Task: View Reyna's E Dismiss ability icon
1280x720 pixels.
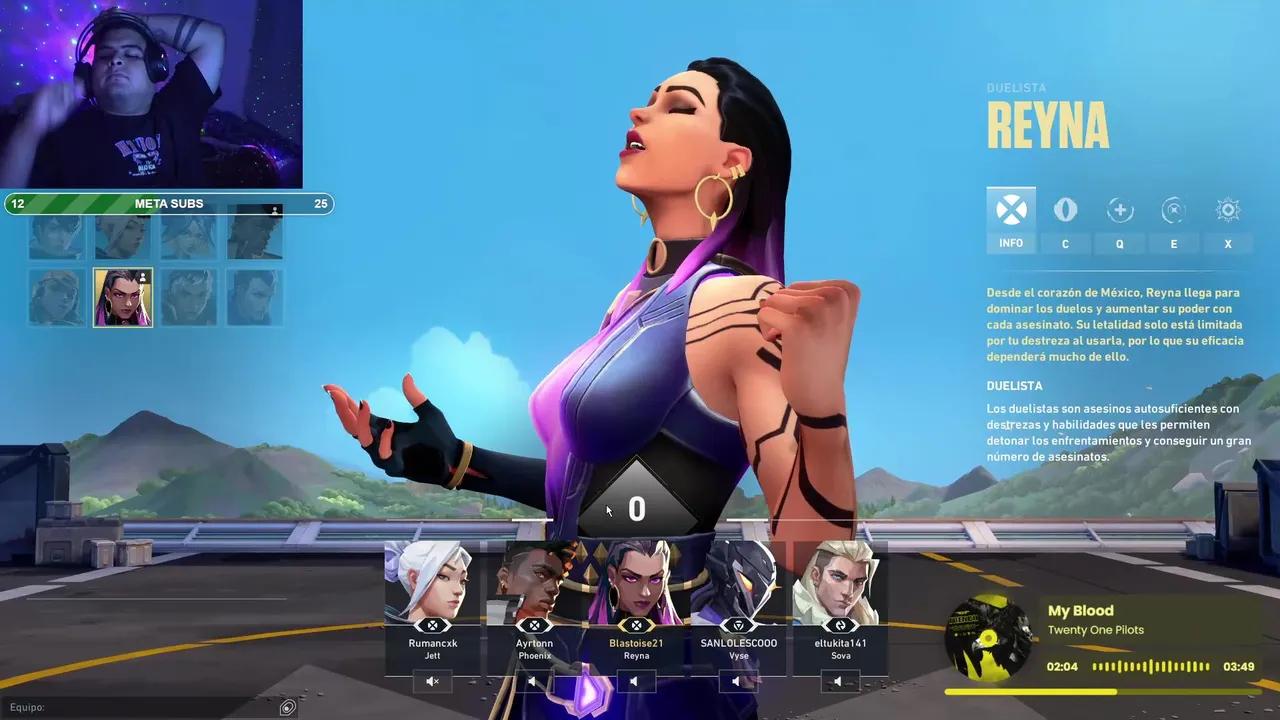Action: (1174, 210)
